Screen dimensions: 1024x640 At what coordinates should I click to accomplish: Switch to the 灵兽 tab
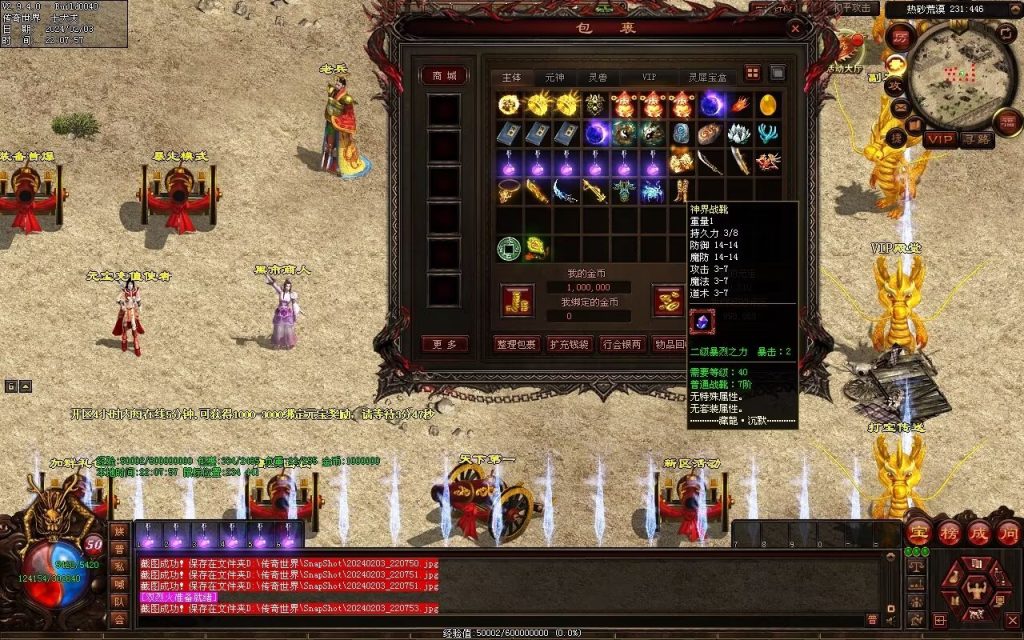point(598,77)
